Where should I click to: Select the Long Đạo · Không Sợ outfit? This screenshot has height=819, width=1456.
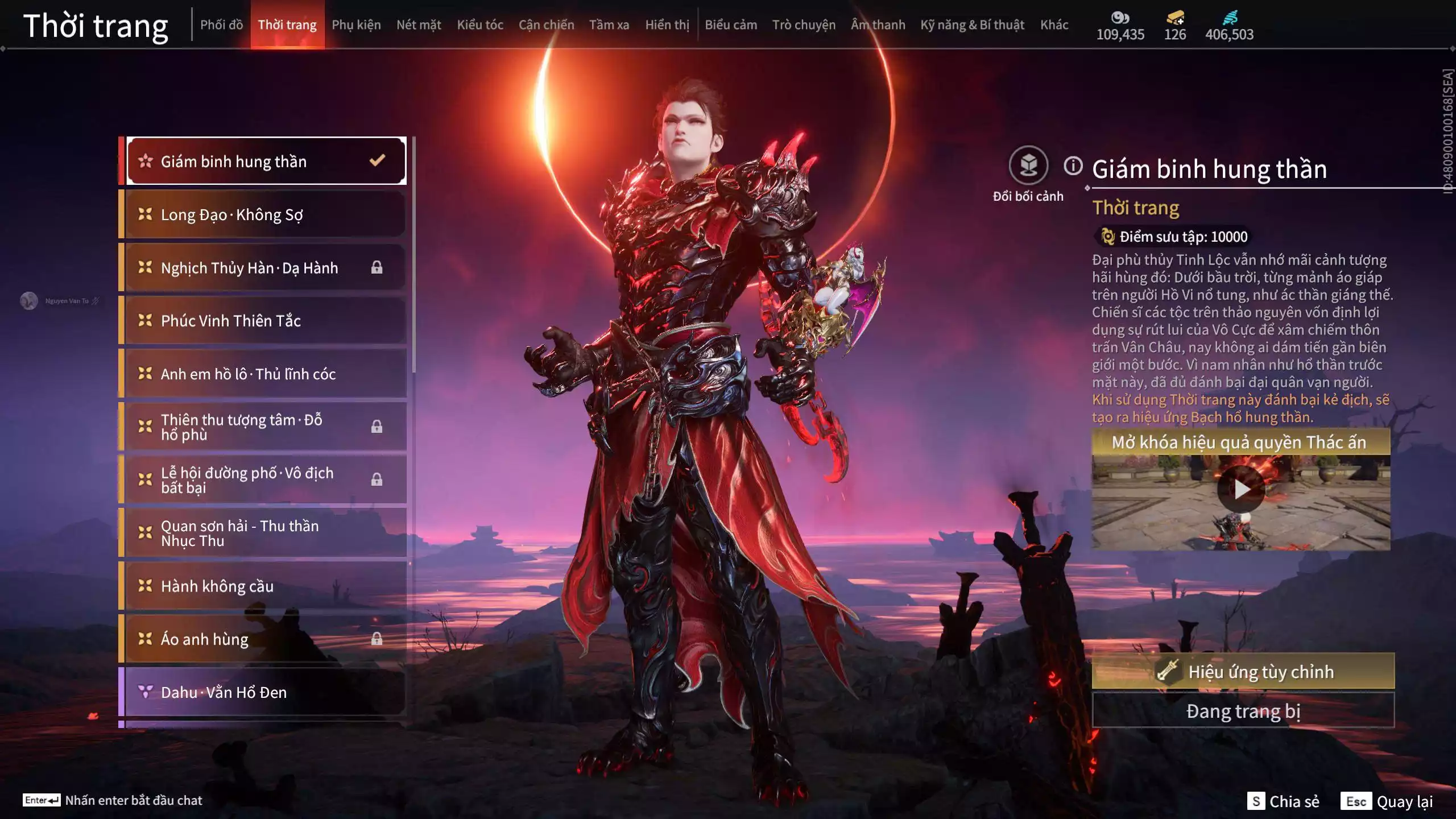pos(265,214)
